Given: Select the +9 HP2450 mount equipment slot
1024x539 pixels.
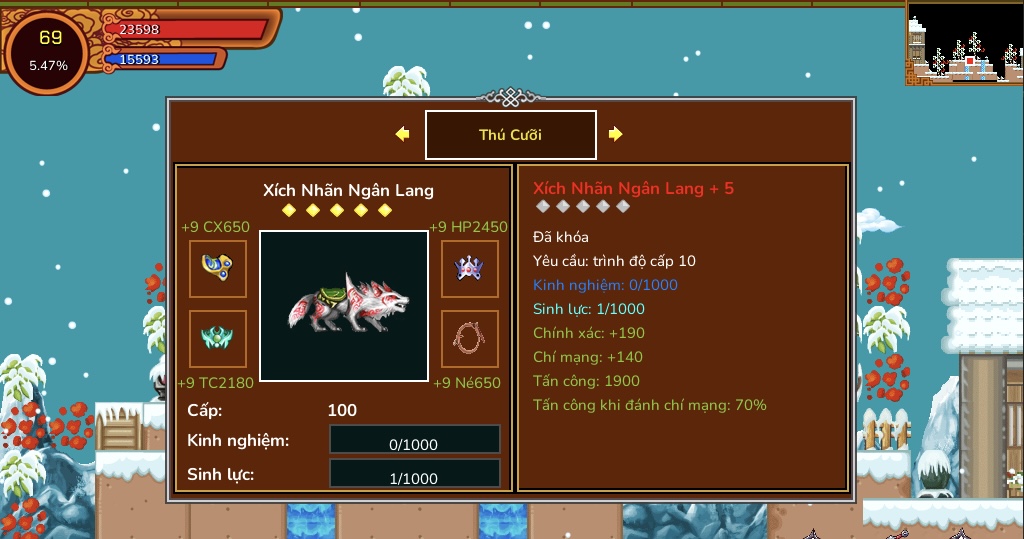Looking at the screenshot, I should pos(470,268).
